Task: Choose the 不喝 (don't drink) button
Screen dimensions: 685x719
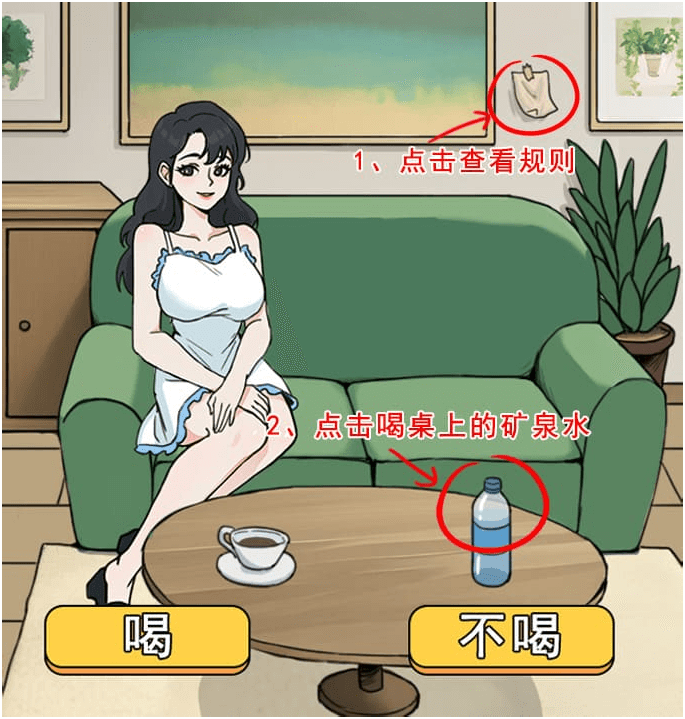Action: pos(510,635)
